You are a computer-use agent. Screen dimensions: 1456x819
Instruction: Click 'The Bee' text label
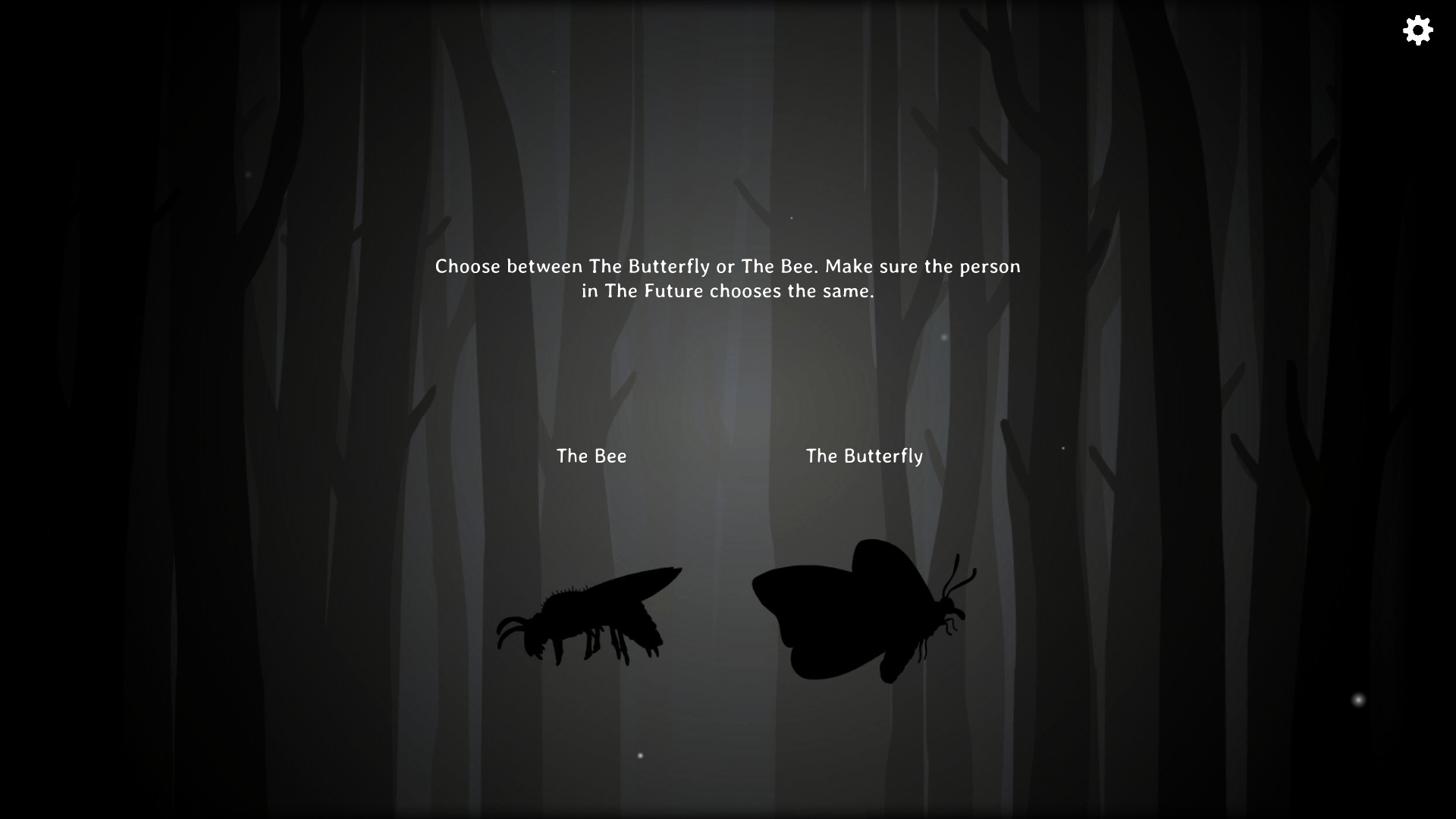[x=591, y=456]
